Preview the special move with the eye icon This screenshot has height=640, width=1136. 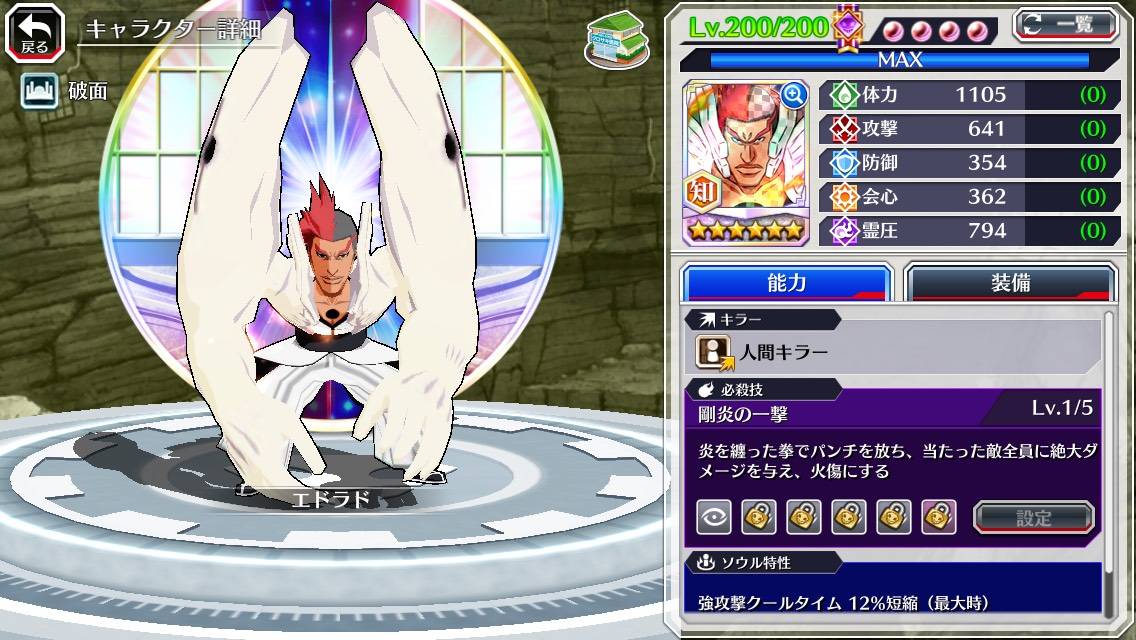[713, 517]
